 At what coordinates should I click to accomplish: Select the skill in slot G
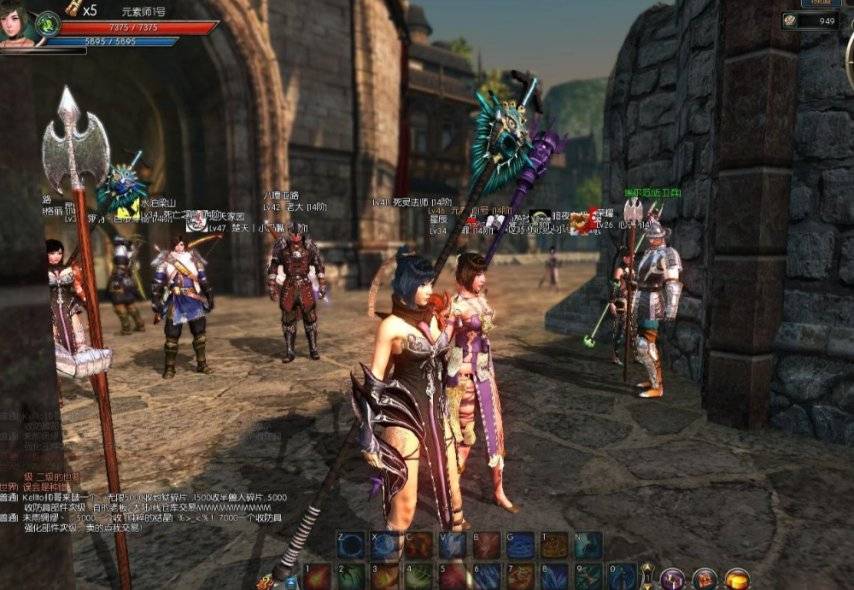point(520,545)
